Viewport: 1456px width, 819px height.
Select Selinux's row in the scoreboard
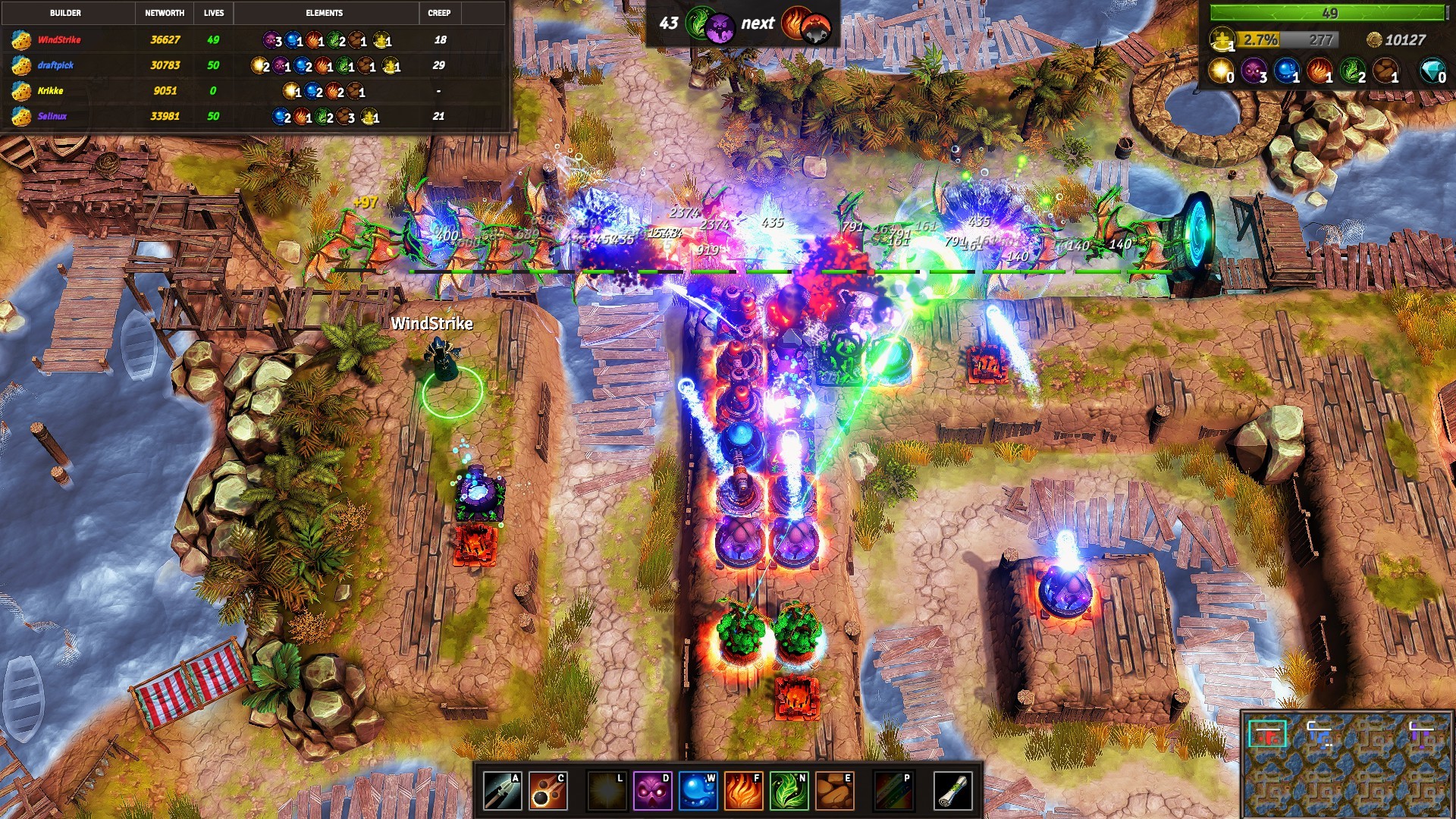(x=254, y=116)
